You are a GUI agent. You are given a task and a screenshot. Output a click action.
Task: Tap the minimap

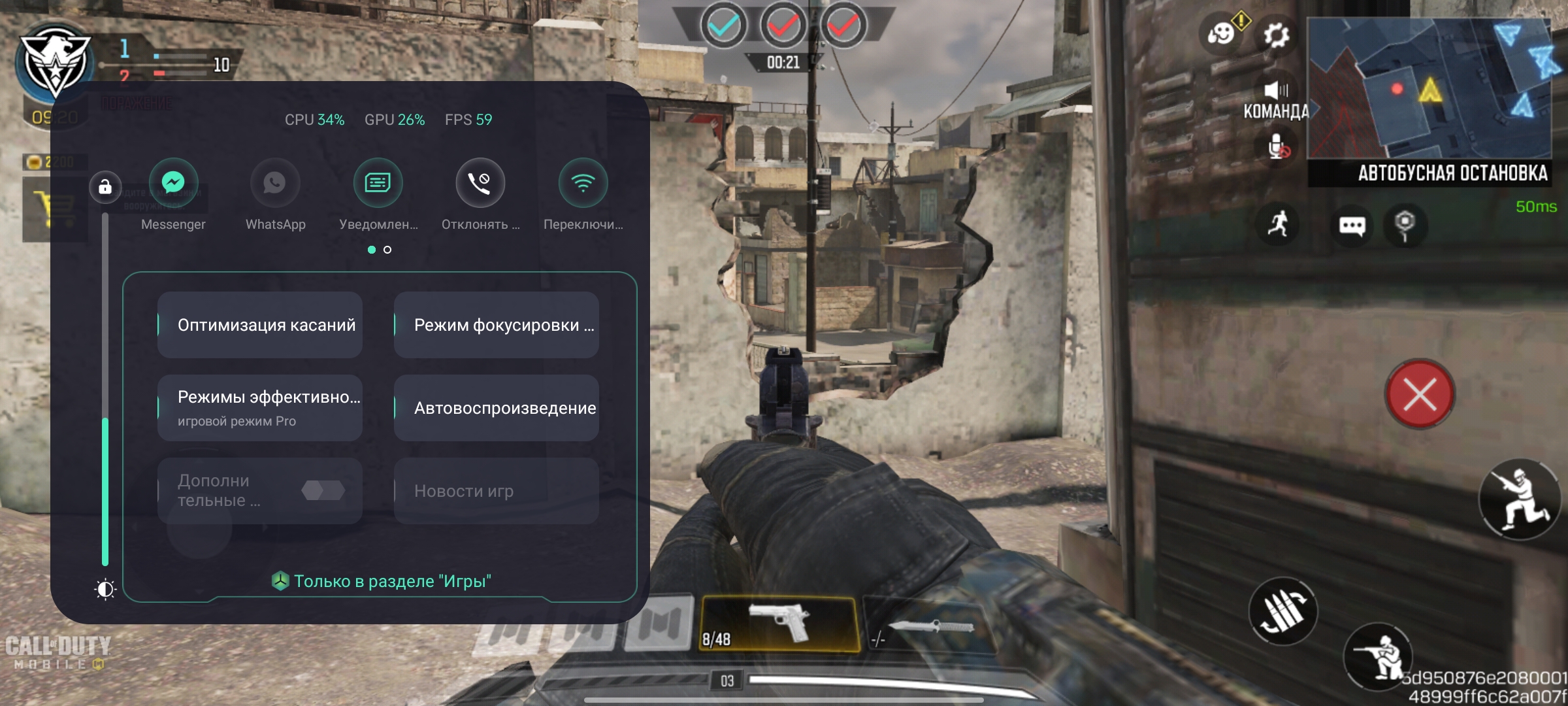click(1429, 88)
